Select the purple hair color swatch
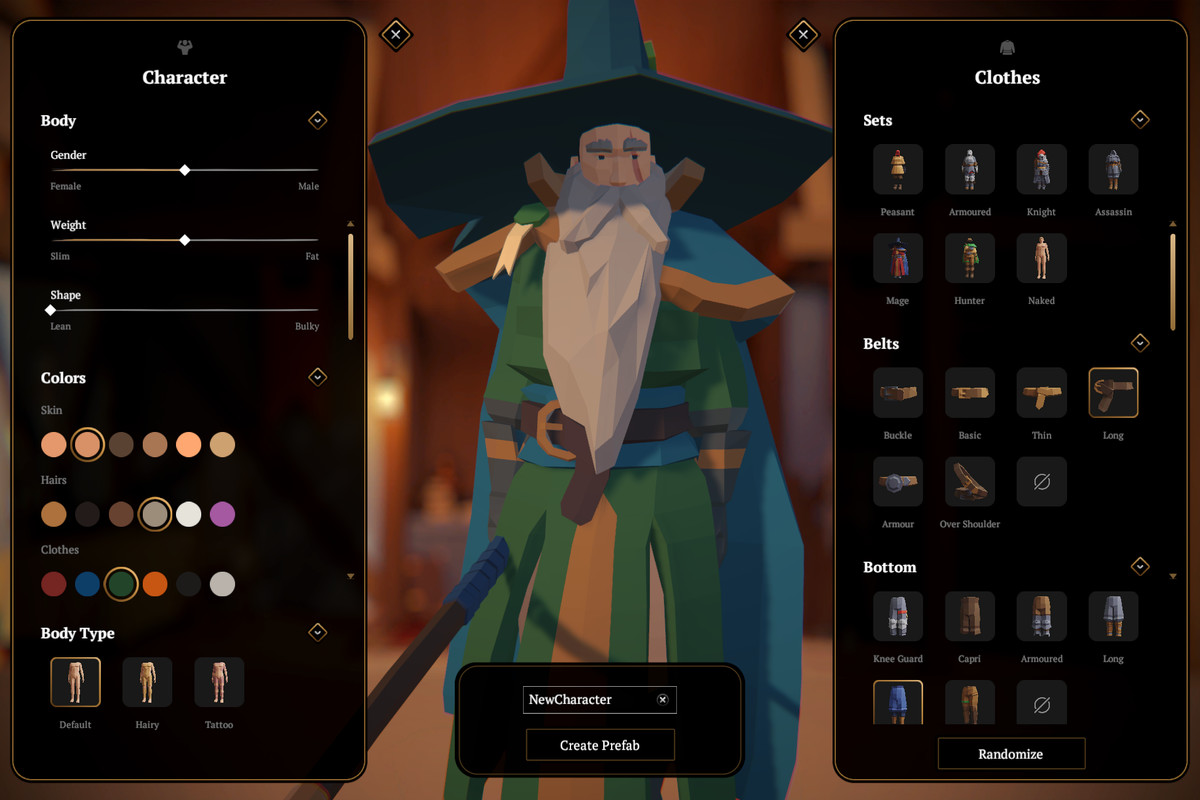Viewport: 1200px width, 800px height. [x=222, y=514]
